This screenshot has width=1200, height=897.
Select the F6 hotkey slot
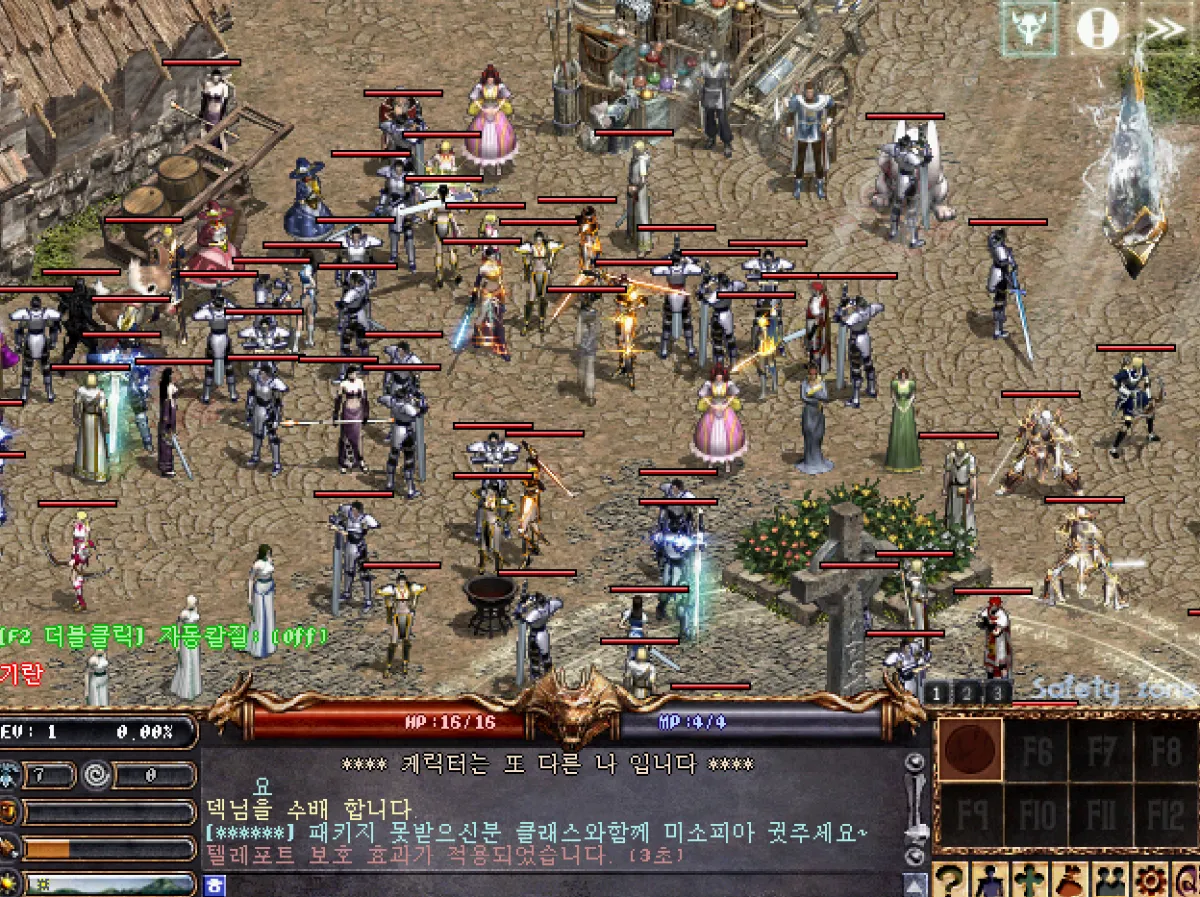coord(1036,750)
